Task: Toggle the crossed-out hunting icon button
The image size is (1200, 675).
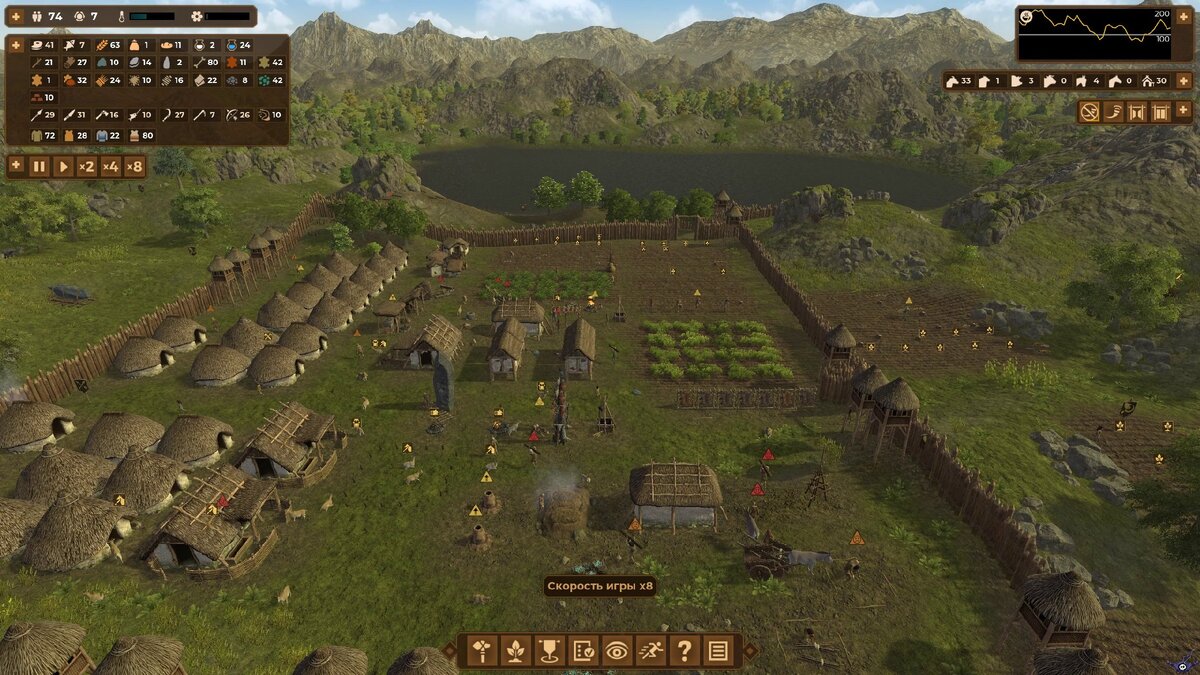Action: (x=1088, y=112)
